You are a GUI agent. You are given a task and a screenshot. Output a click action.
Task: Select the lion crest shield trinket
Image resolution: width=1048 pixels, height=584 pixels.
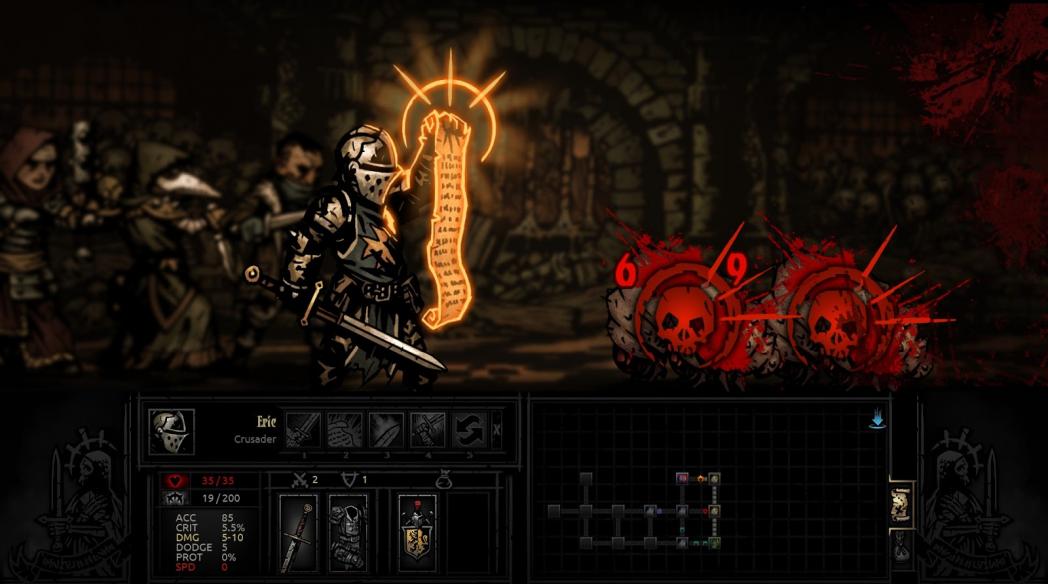(x=417, y=533)
